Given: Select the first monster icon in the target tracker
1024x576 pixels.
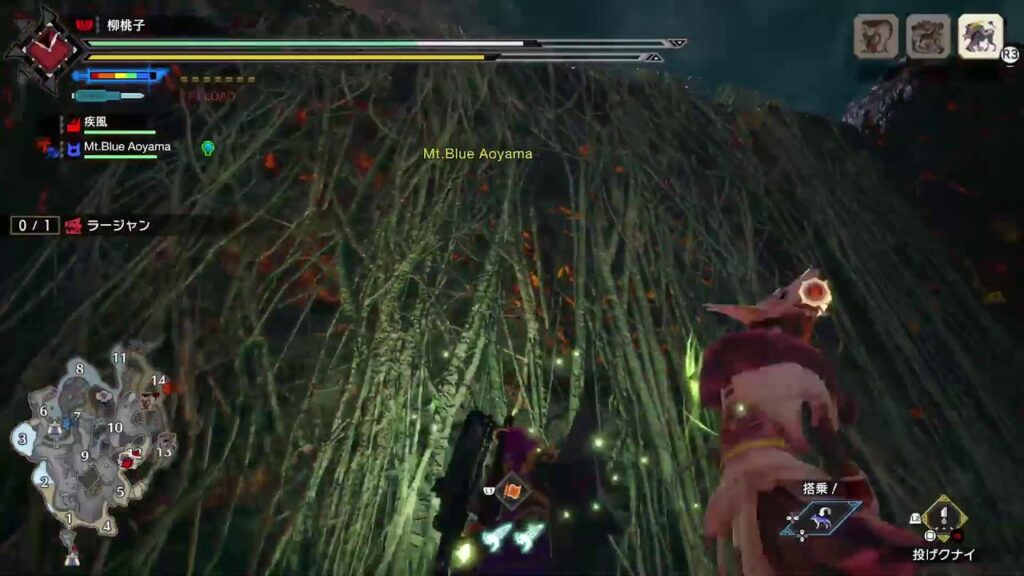Looking at the screenshot, I should pyautogui.click(x=873, y=36).
